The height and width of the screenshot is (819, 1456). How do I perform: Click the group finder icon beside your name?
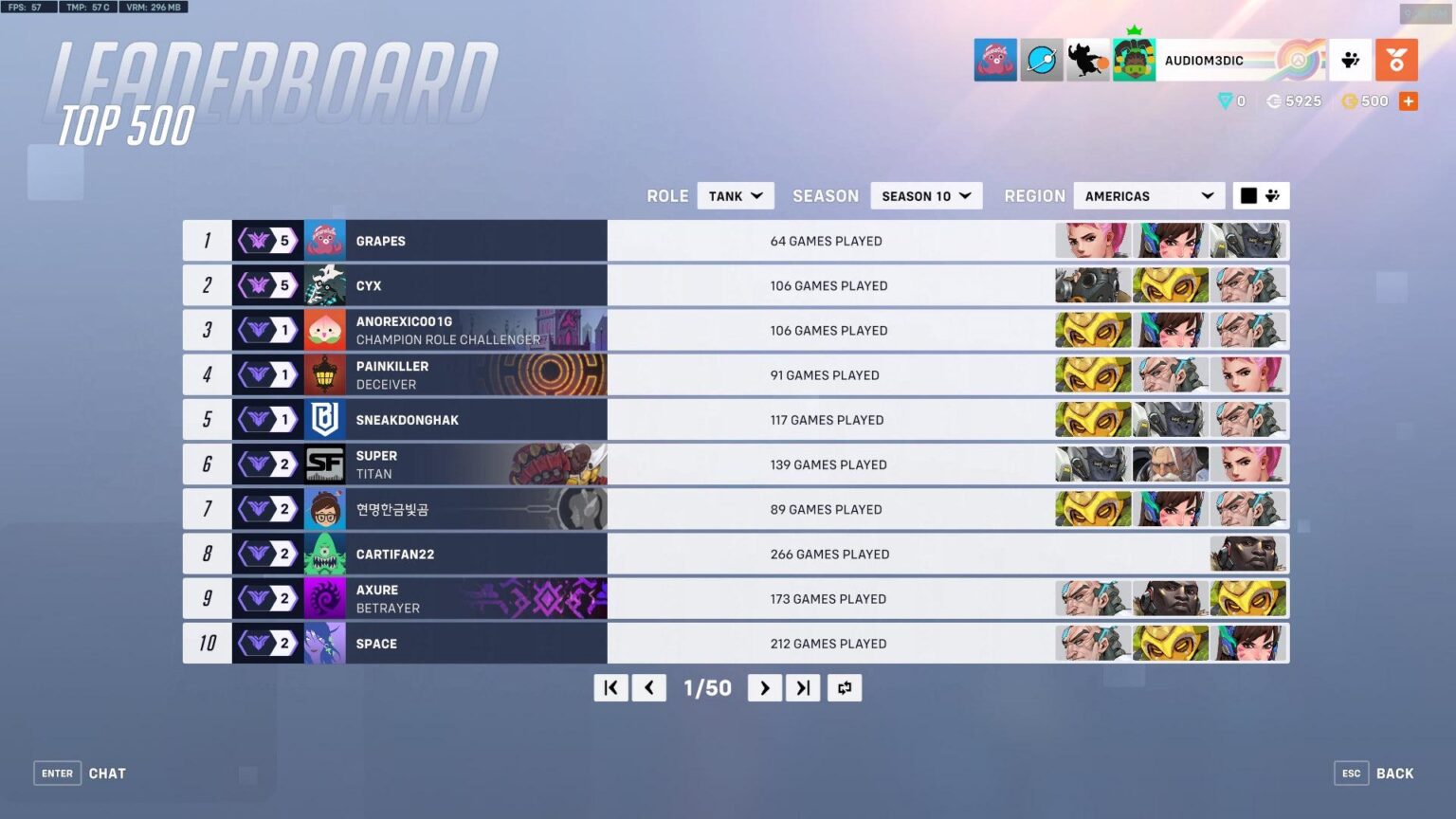(x=1350, y=59)
